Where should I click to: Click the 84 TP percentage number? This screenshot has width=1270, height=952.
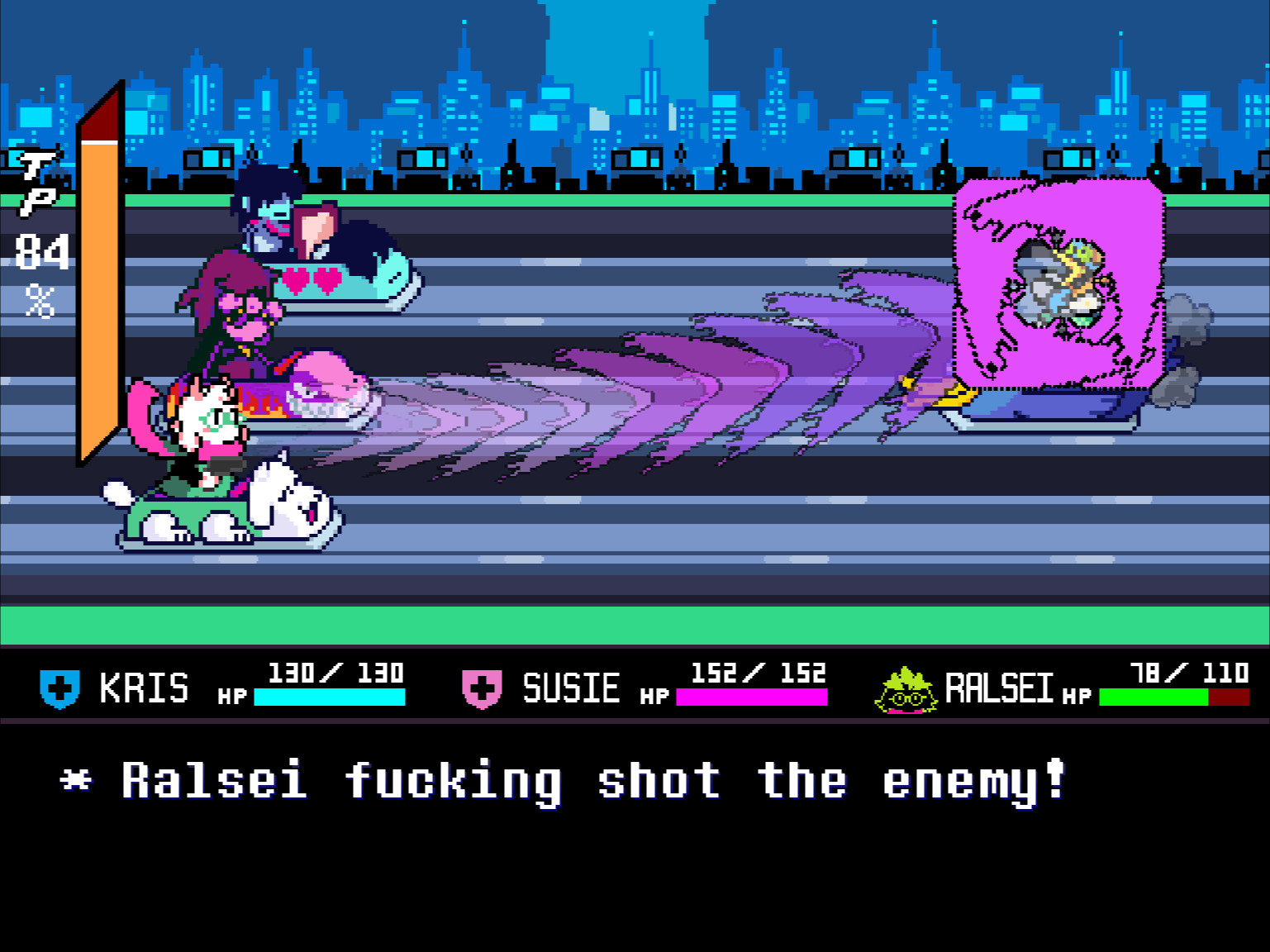tap(41, 252)
